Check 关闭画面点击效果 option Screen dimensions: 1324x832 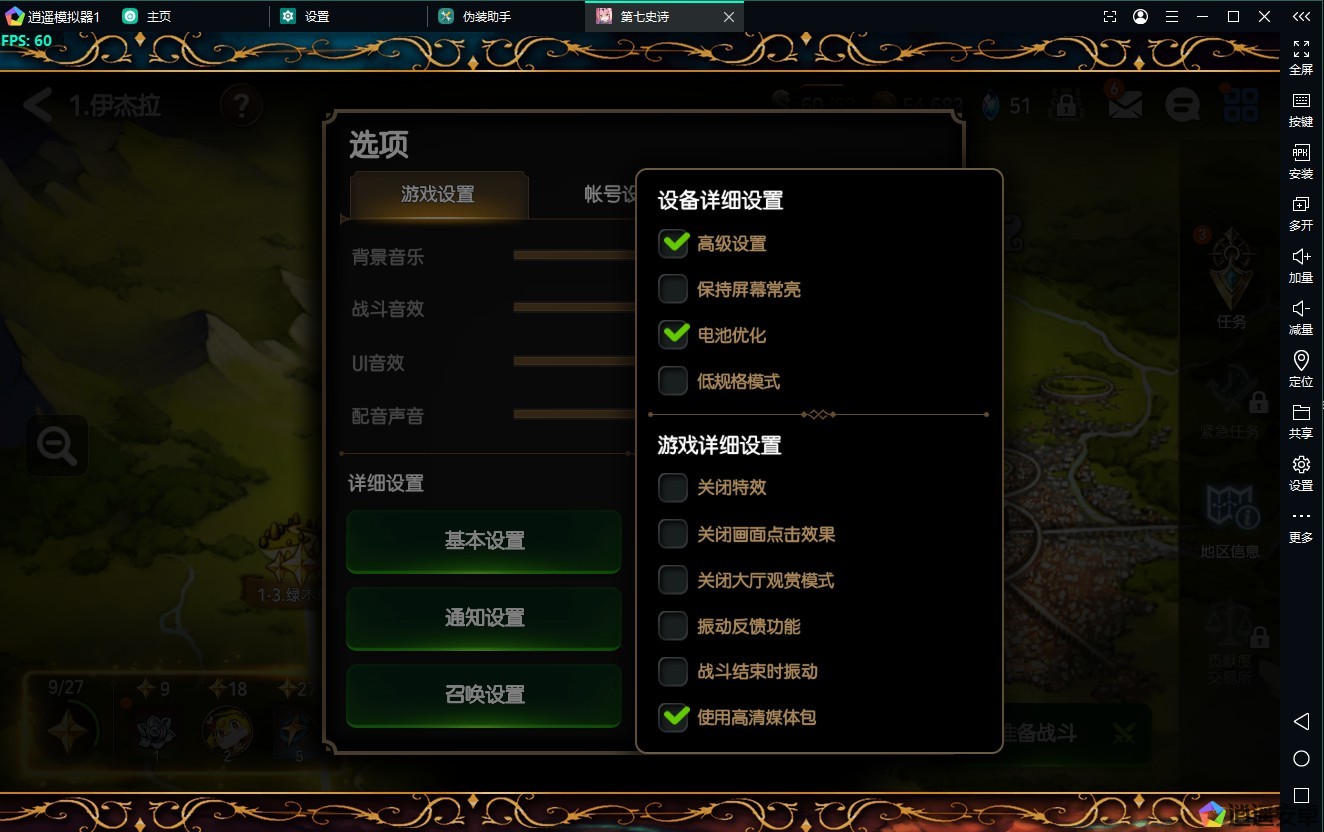(x=673, y=534)
